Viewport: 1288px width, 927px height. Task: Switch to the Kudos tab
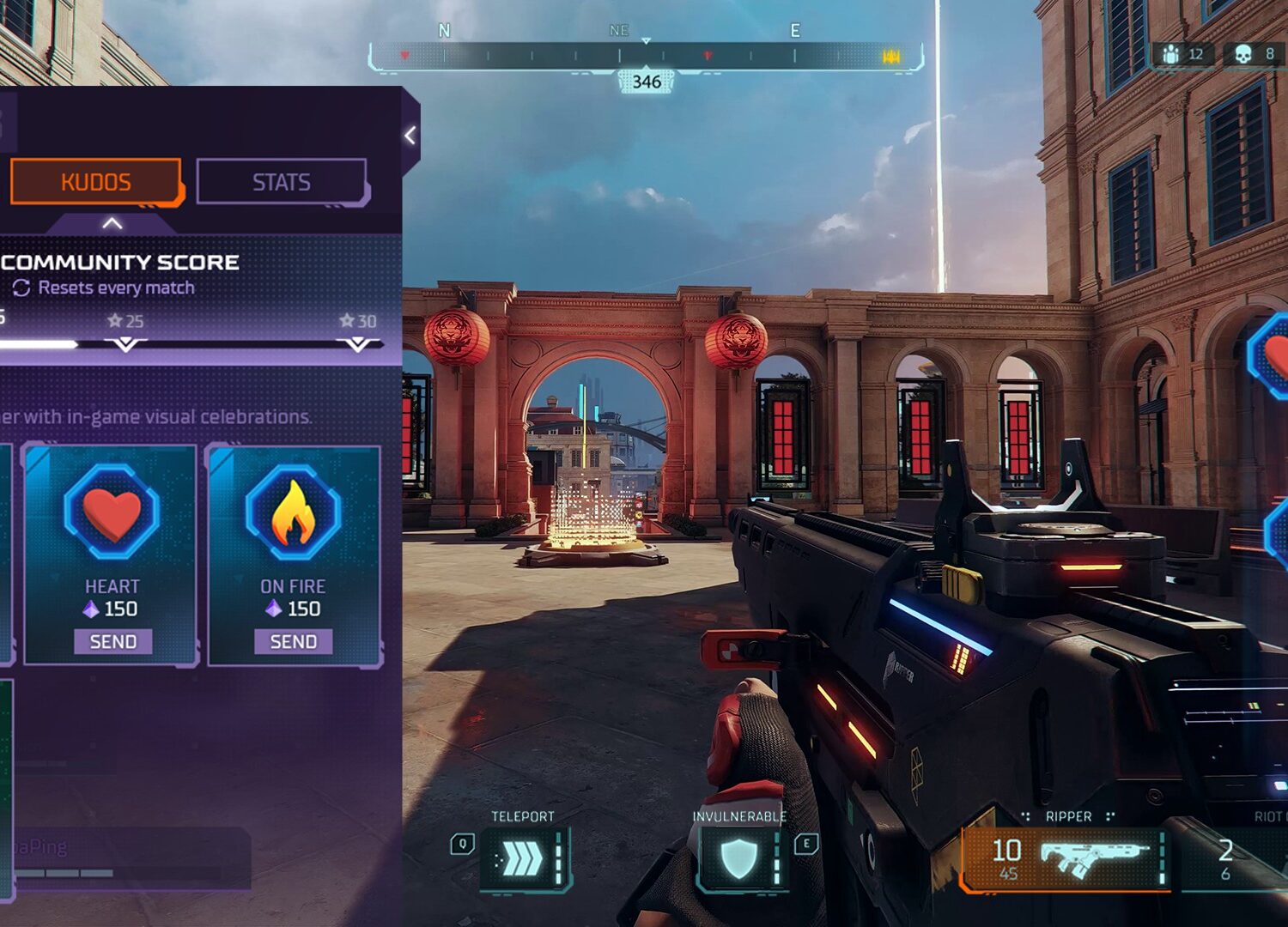click(95, 182)
